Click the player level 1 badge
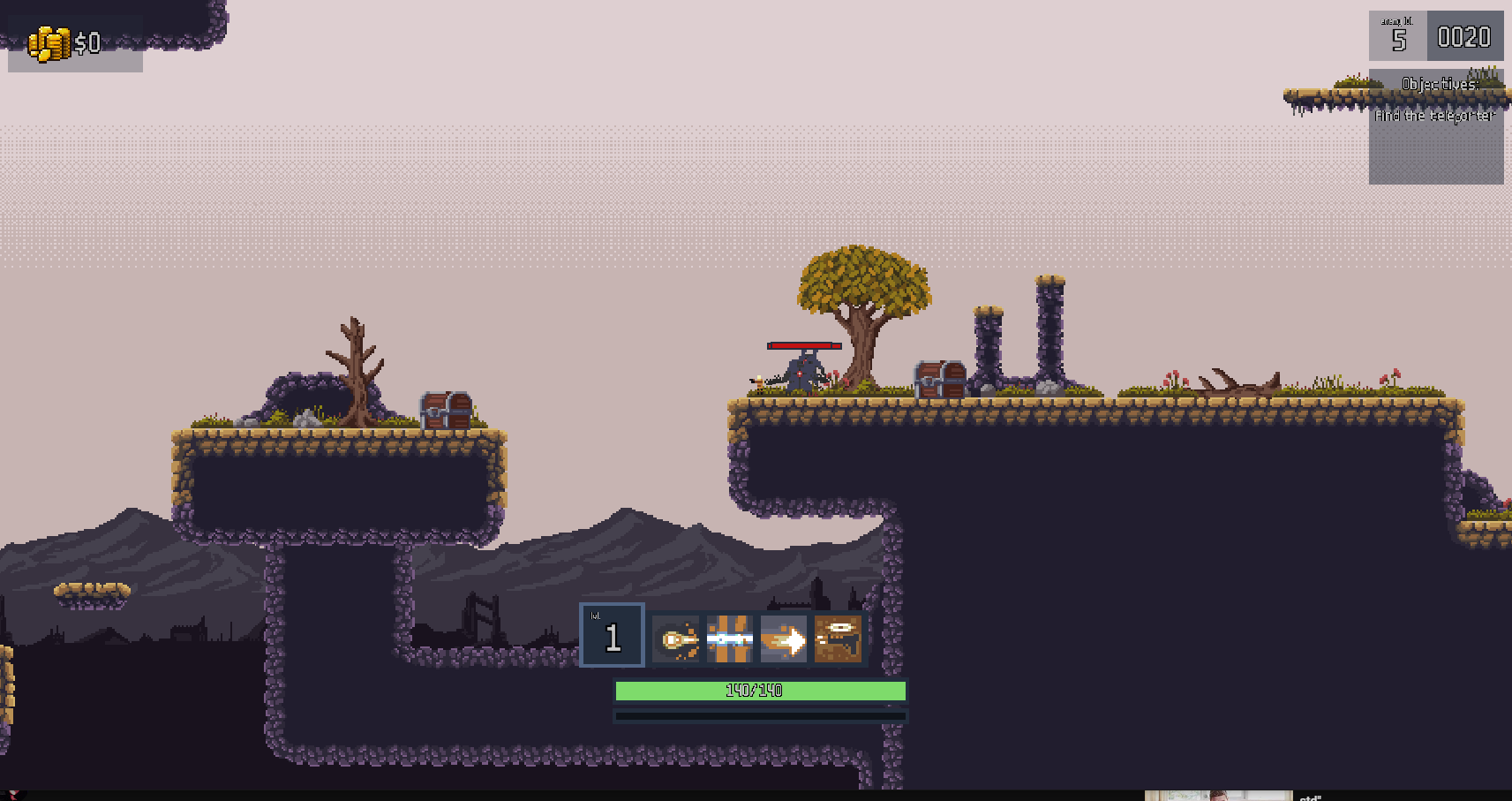The width and height of the screenshot is (1512, 801). tap(612, 636)
